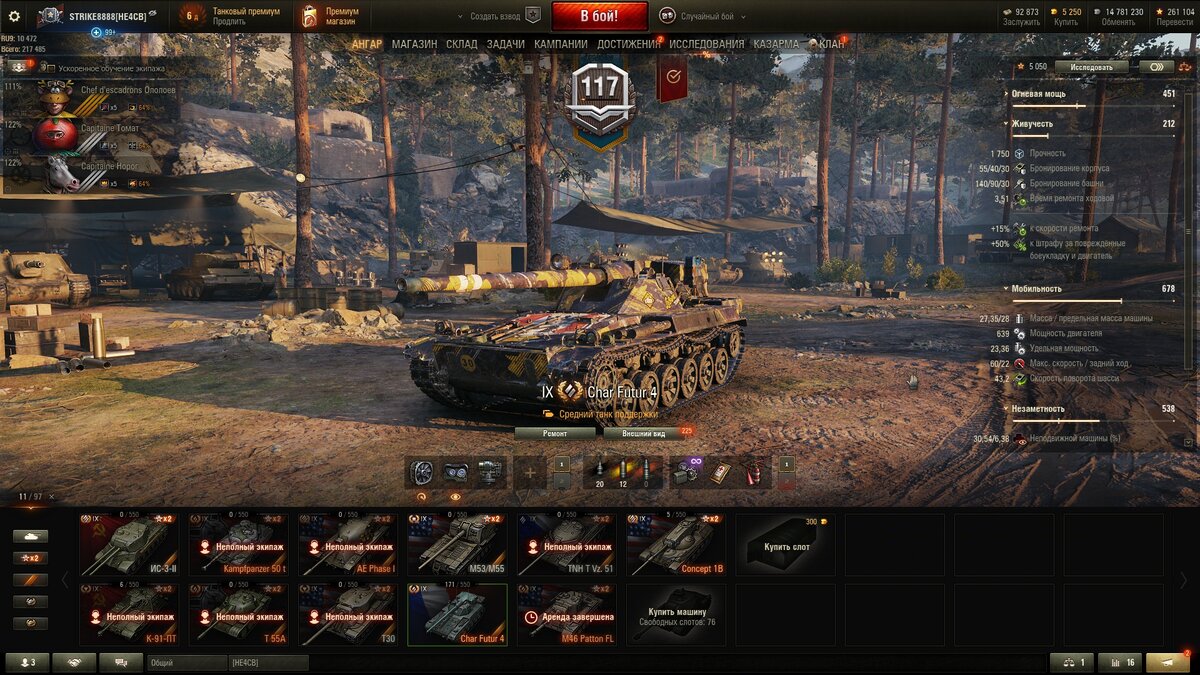1200x675 pixels.
Task: Open the Общий chat channel tab
Action: pyautogui.click(x=187, y=662)
